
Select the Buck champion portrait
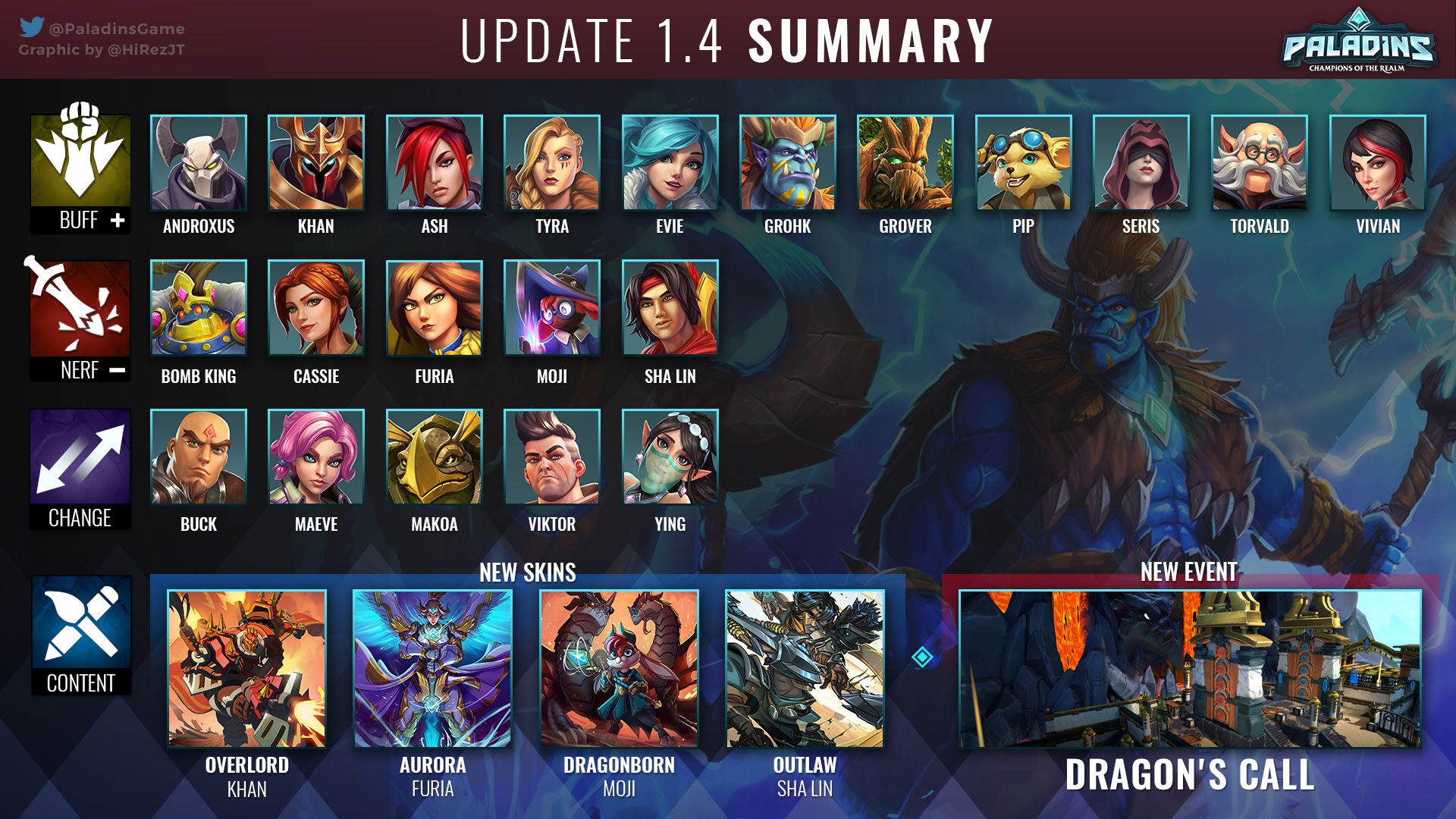[x=199, y=457]
